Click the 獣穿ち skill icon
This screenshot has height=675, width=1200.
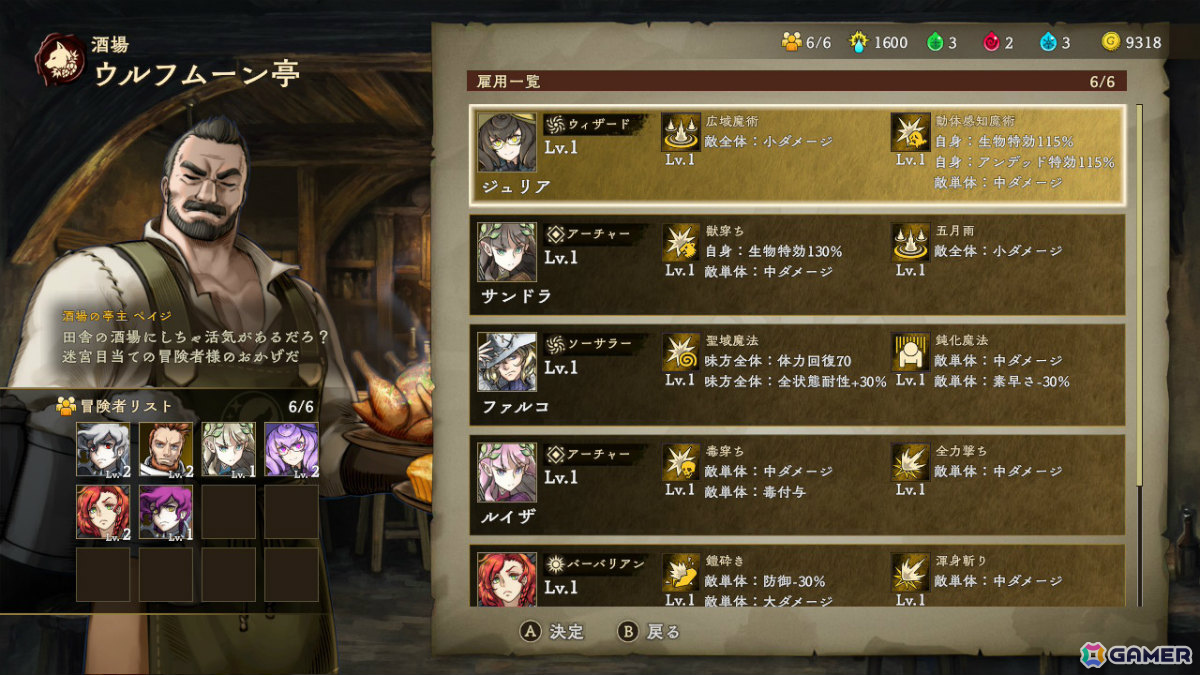pos(681,242)
